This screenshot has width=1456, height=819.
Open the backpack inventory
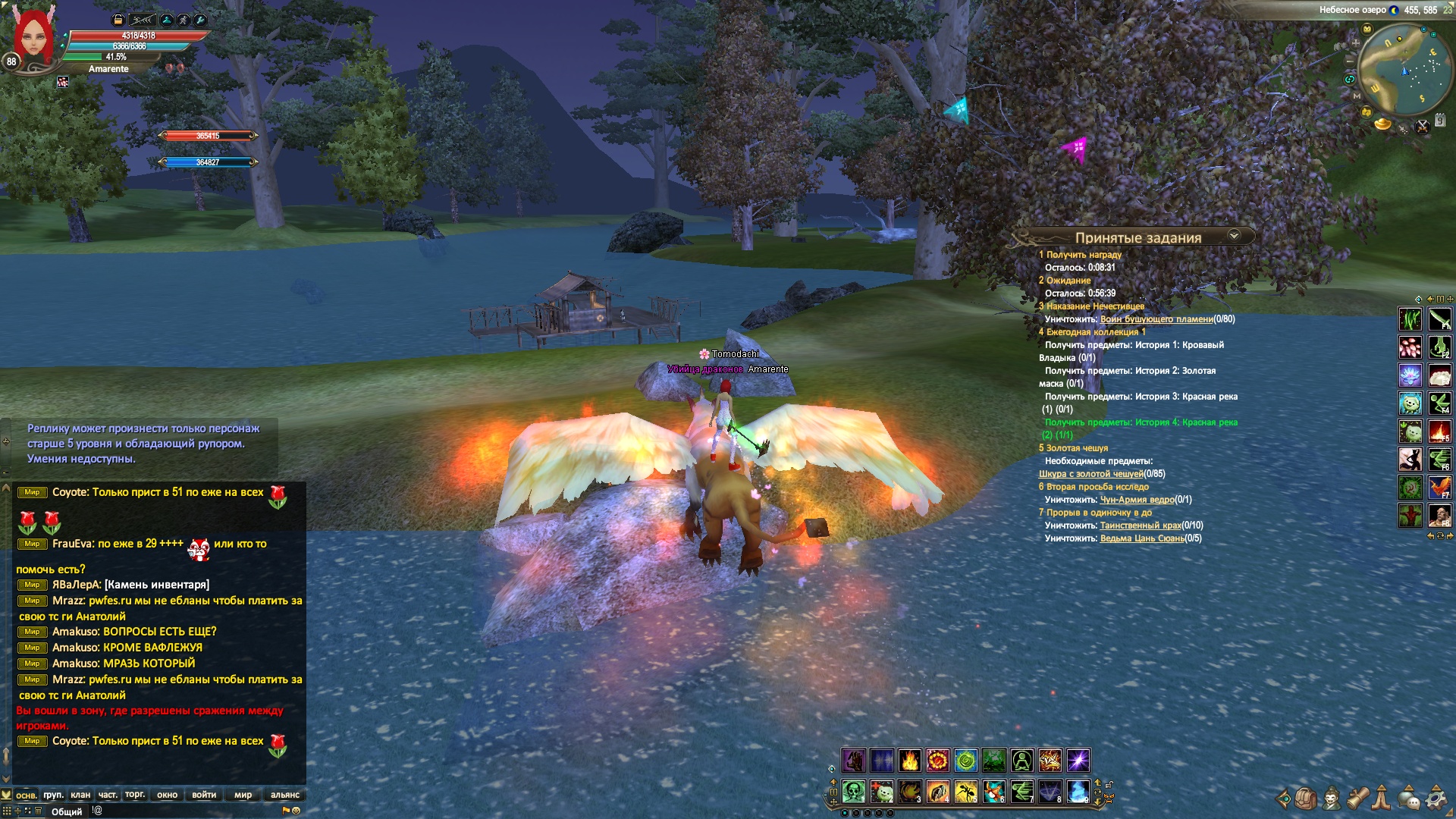pyautogui.click(x=1305, y=798)
